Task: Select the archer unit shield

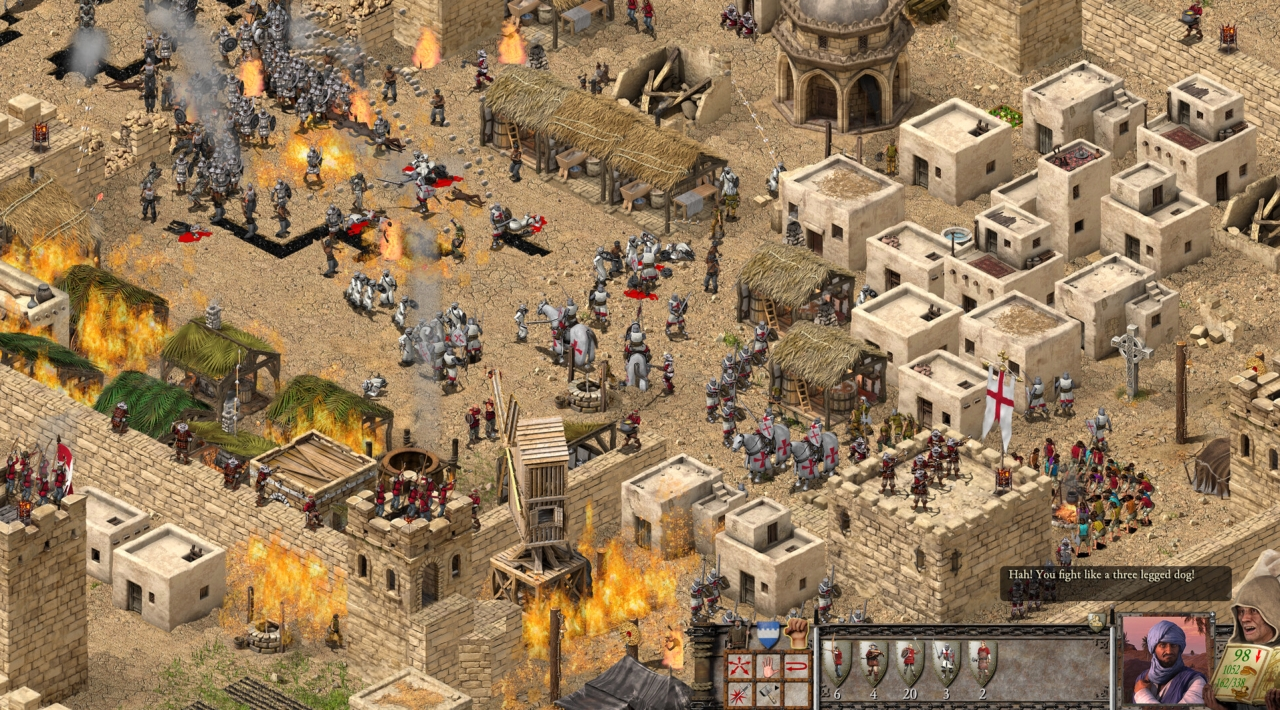Action: [837, 662]
